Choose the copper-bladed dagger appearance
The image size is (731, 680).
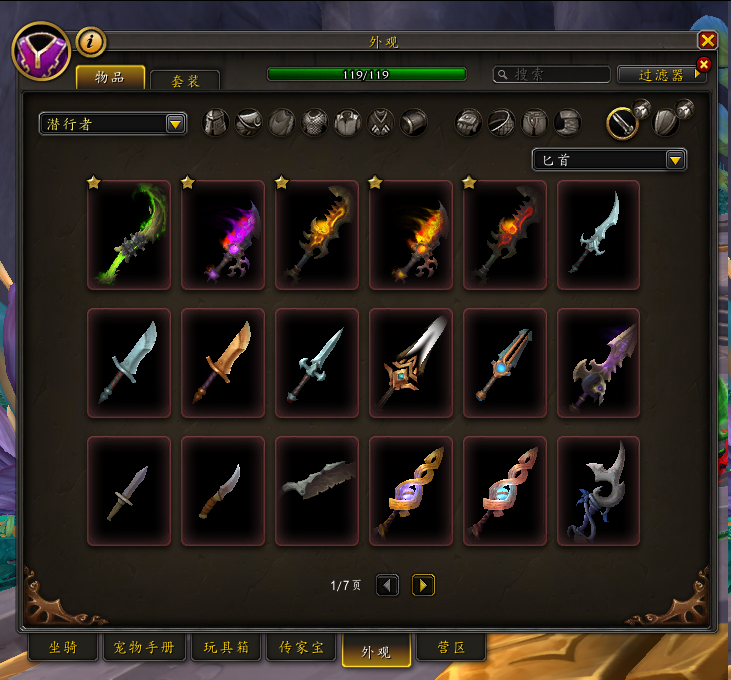[223, 362]
